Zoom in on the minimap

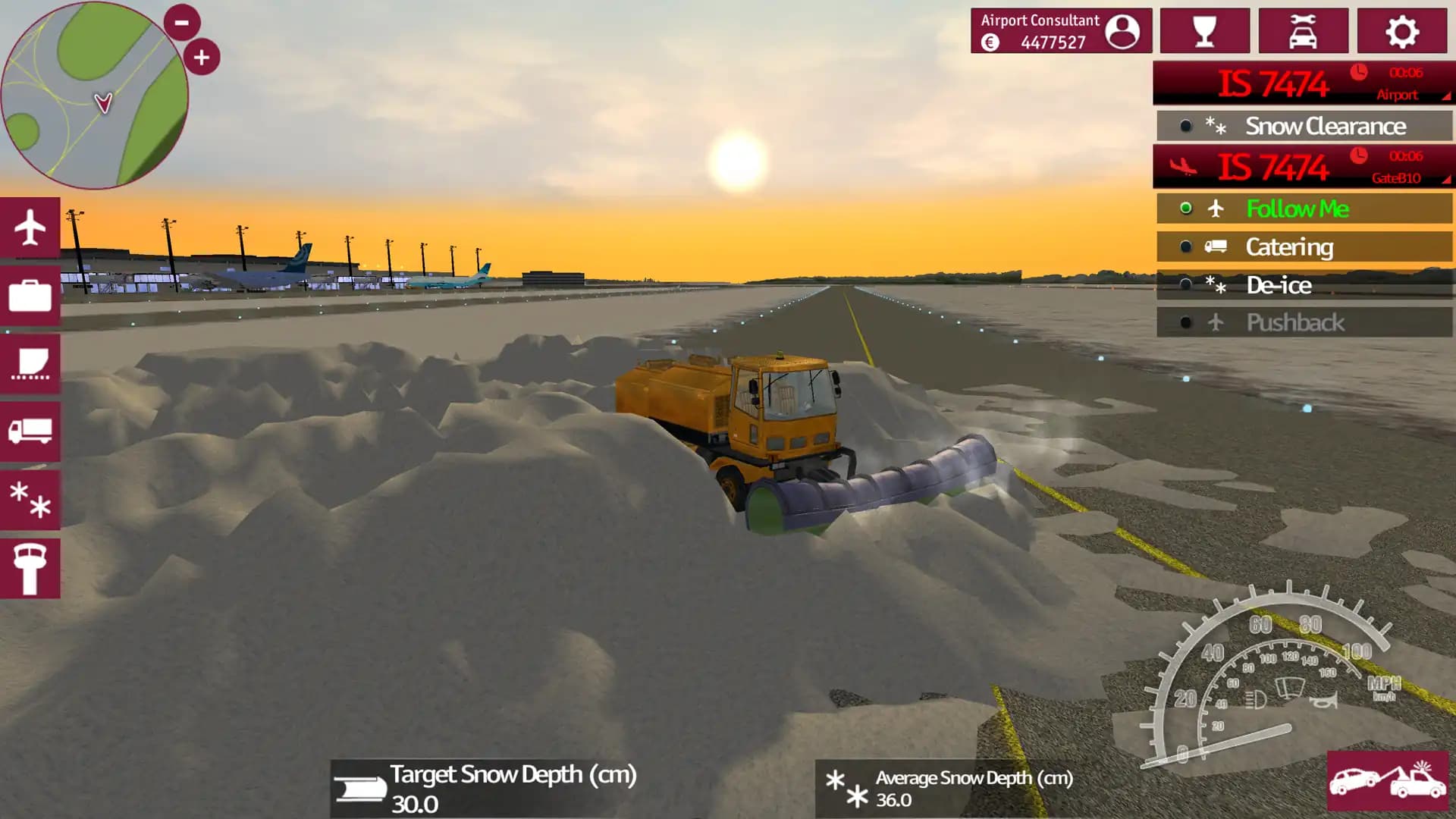click(201, 55)
